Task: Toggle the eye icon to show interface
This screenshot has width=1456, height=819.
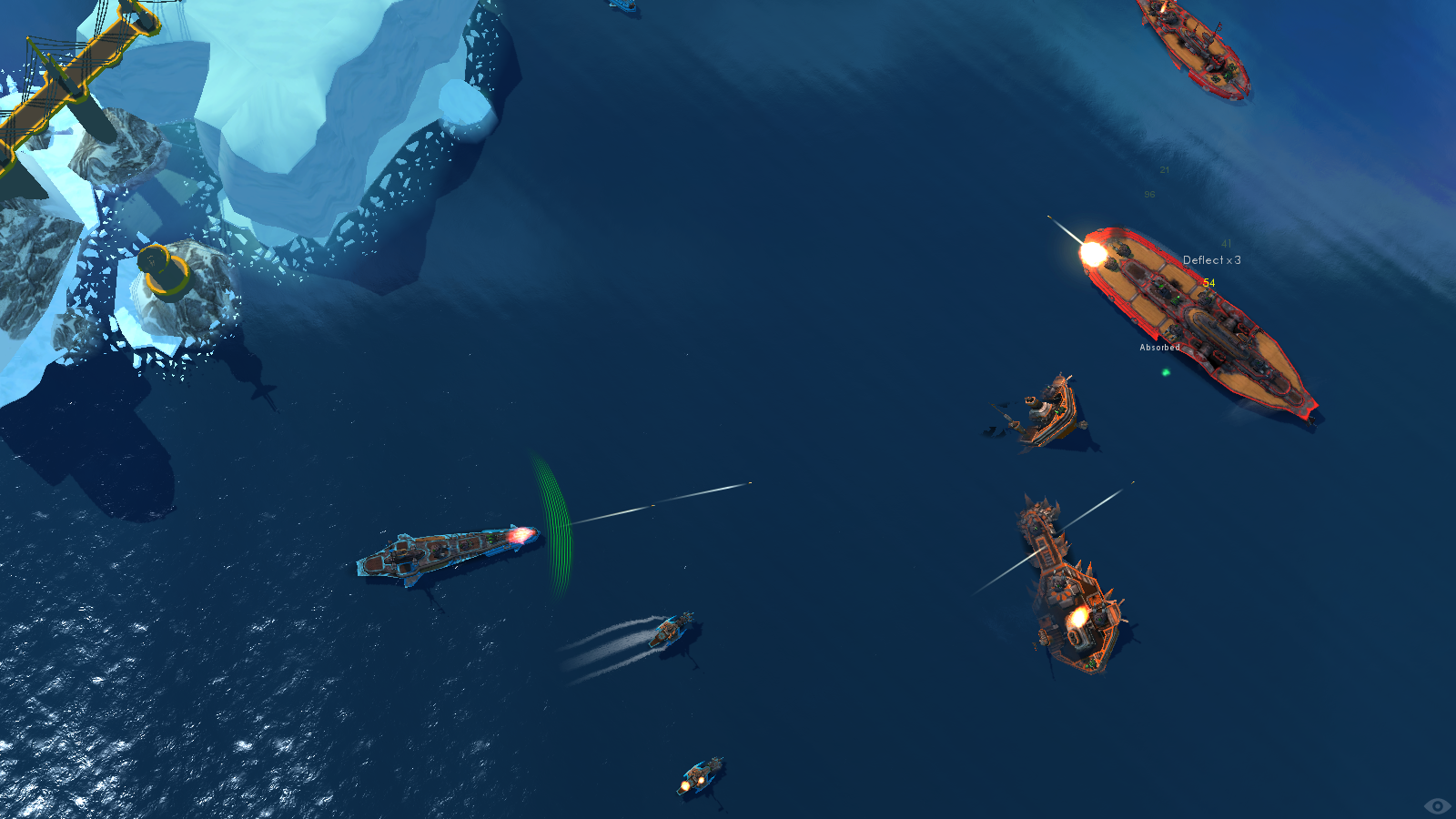Action: (x=1437, y=805)
